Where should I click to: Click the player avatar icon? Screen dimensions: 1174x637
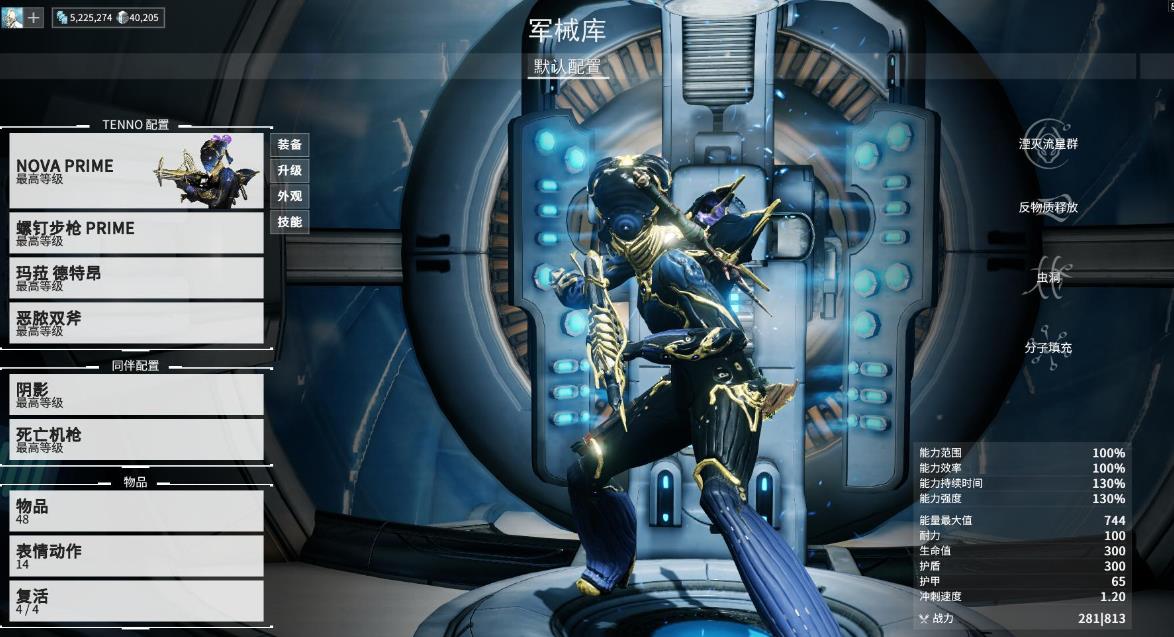12,17
